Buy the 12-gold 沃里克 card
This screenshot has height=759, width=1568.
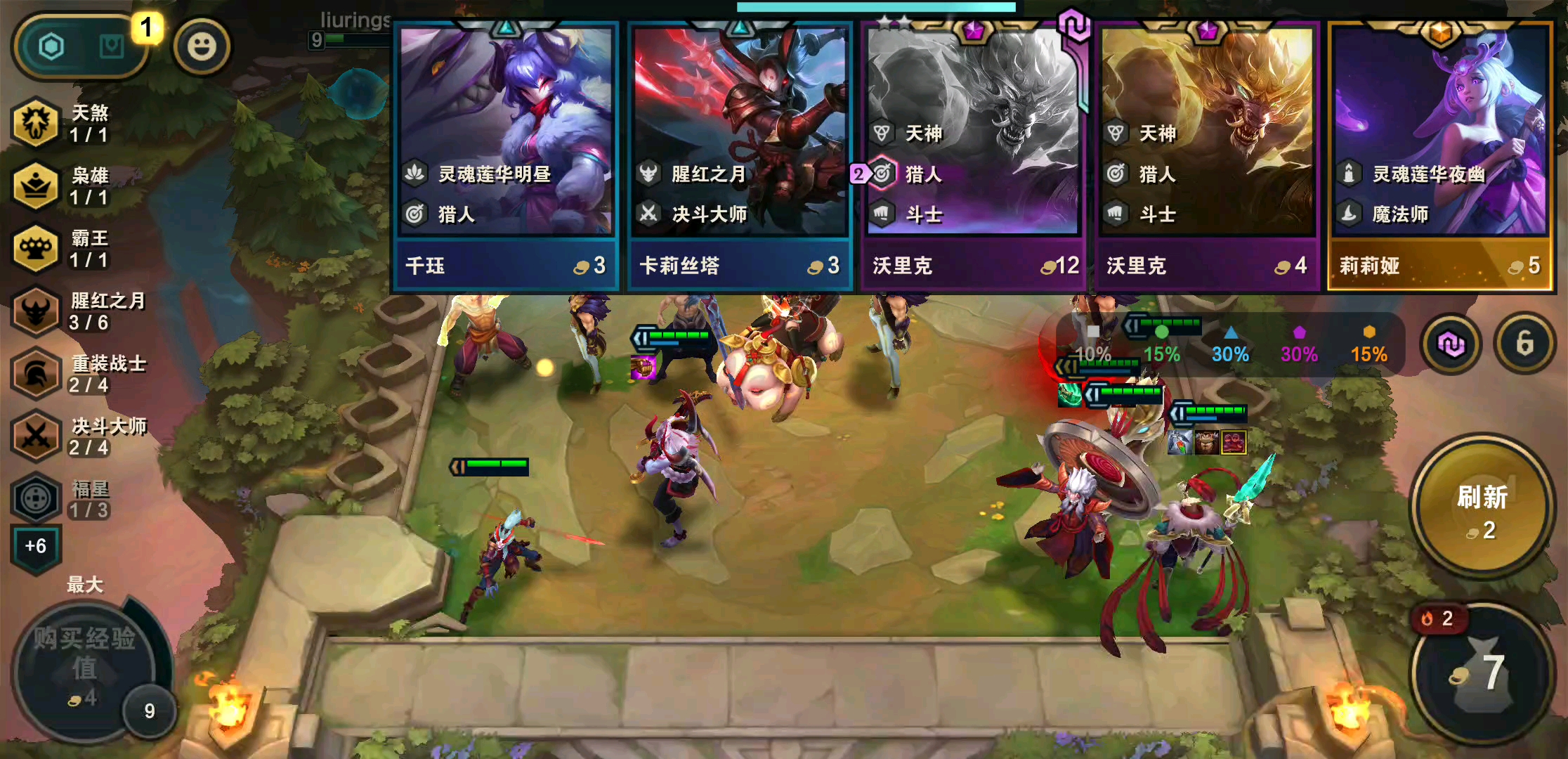(973, 156)
